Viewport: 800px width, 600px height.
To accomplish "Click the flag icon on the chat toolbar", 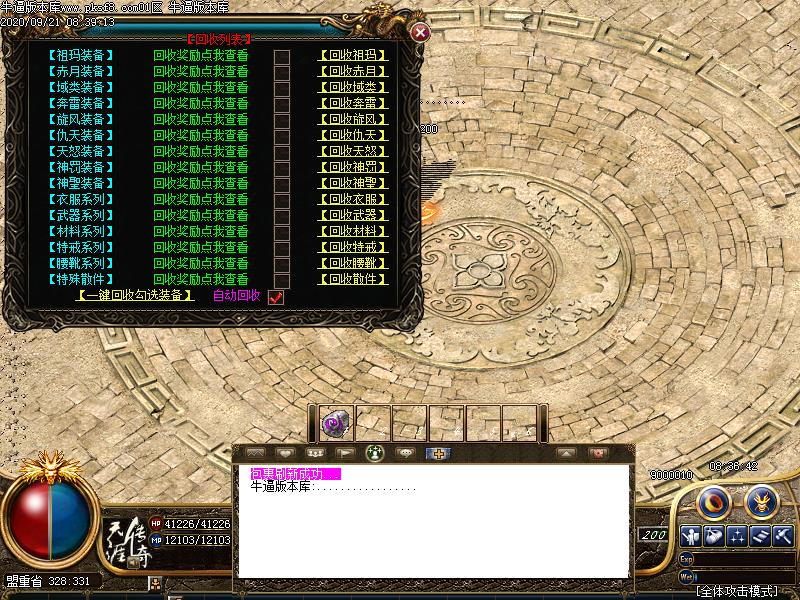I will (x=344, y=453).
